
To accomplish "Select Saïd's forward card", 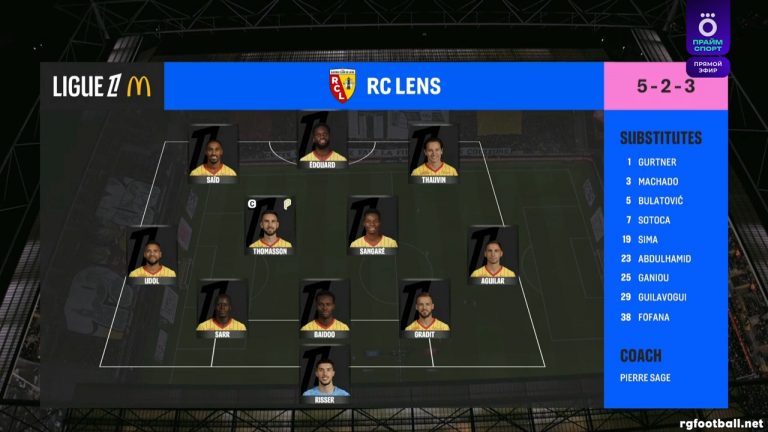I will pyautogui.click(x=213, y=154).
